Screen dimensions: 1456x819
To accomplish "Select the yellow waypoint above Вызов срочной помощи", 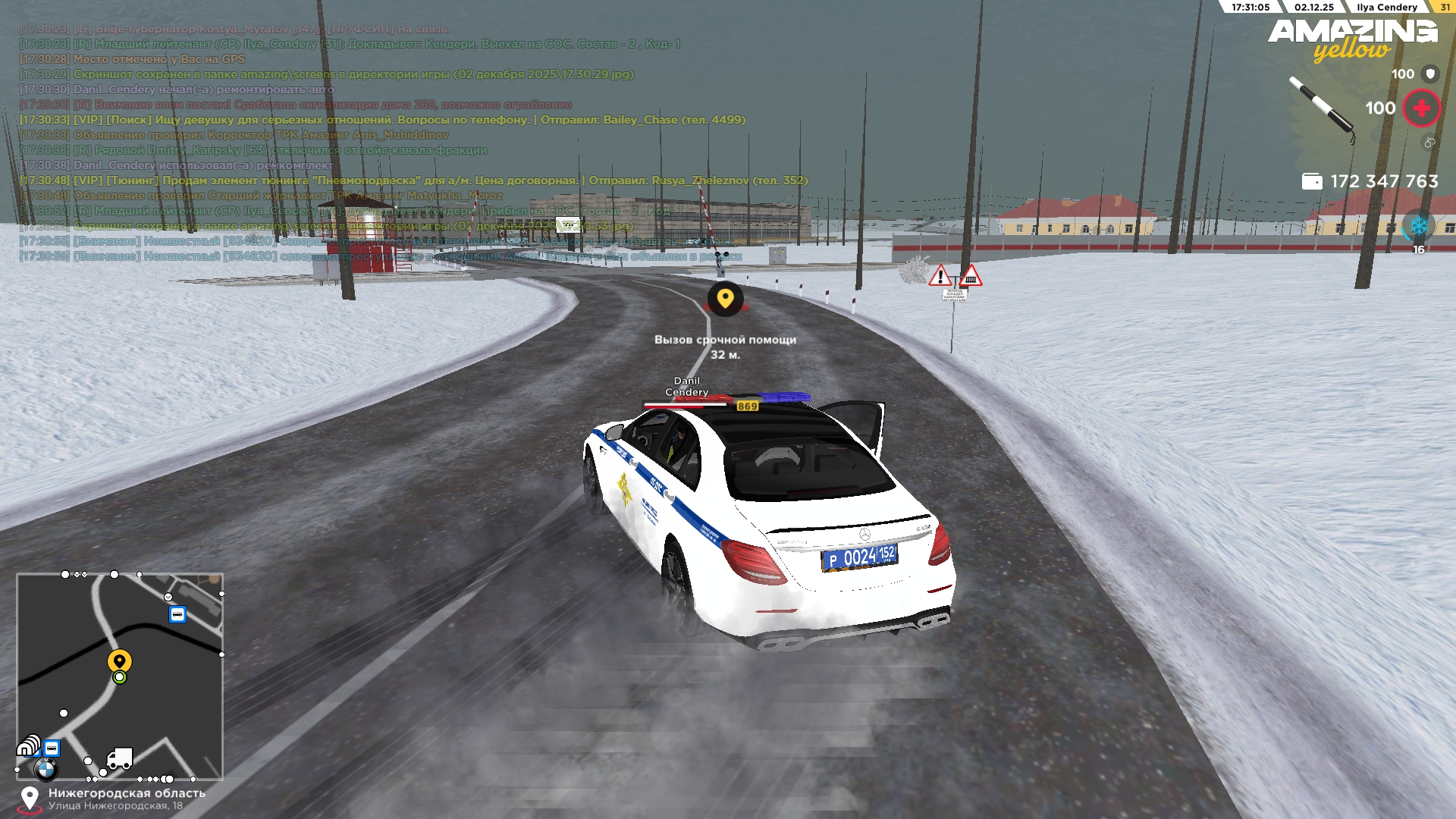I will 725,298.
